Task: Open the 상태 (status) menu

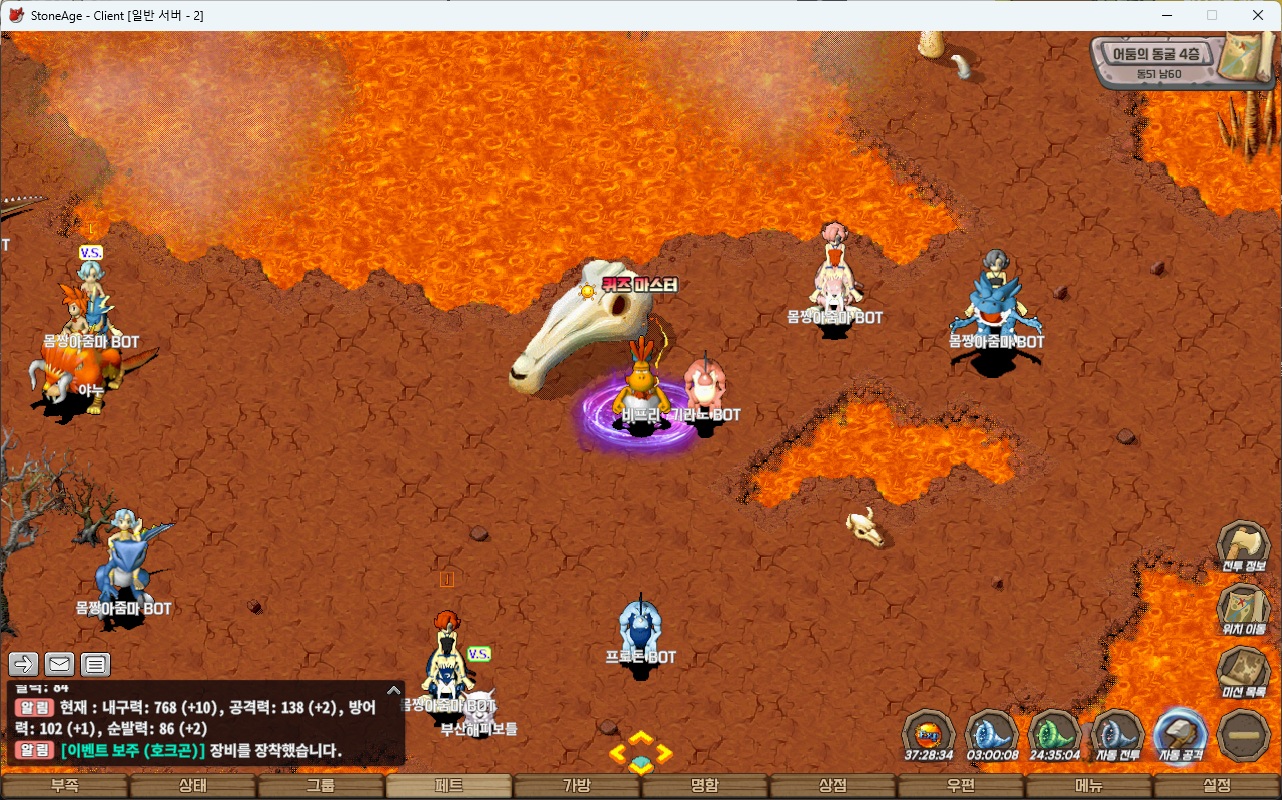Action: point(193,786)
